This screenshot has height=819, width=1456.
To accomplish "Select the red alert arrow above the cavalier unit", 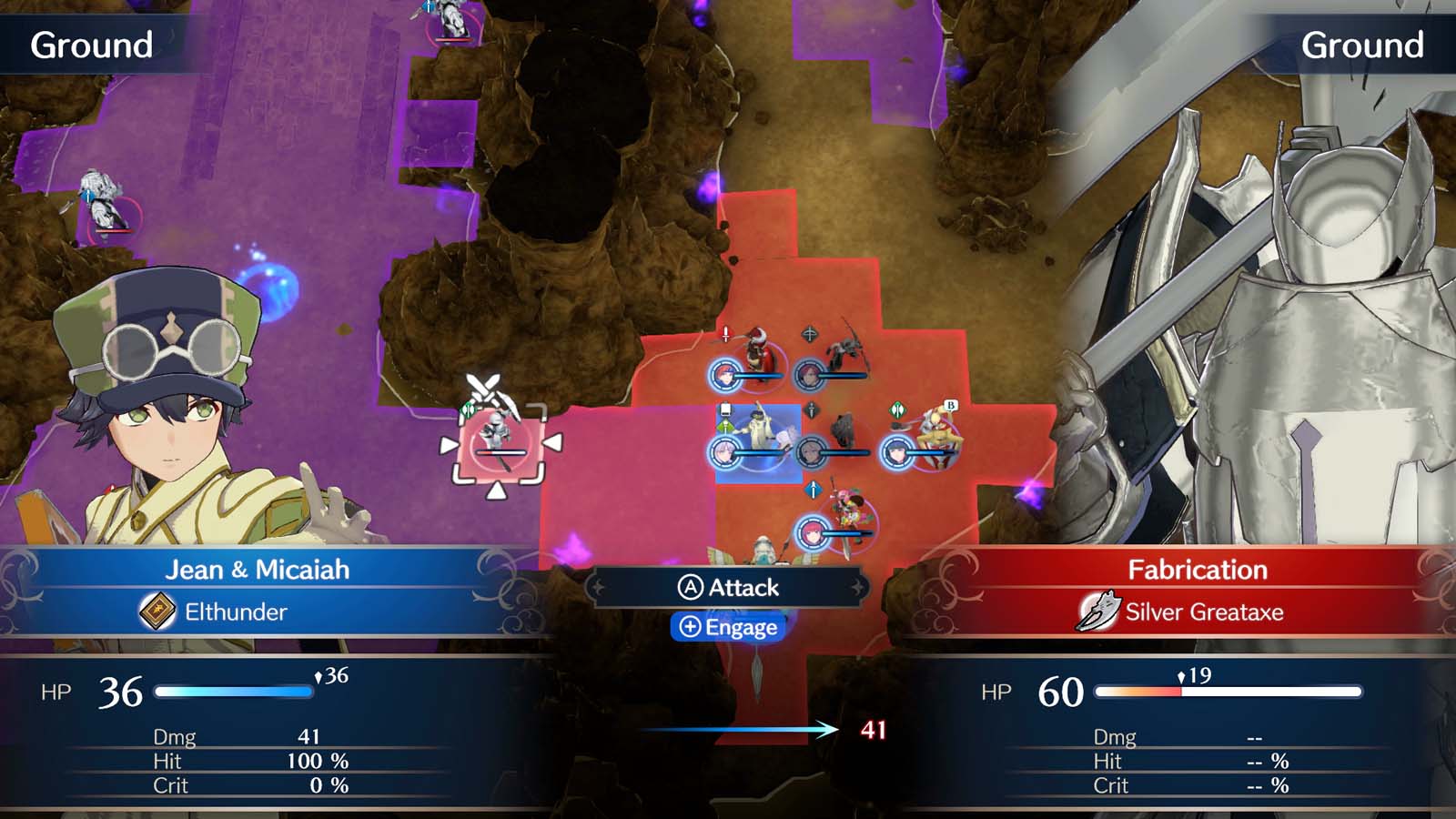I will [725, 331].
